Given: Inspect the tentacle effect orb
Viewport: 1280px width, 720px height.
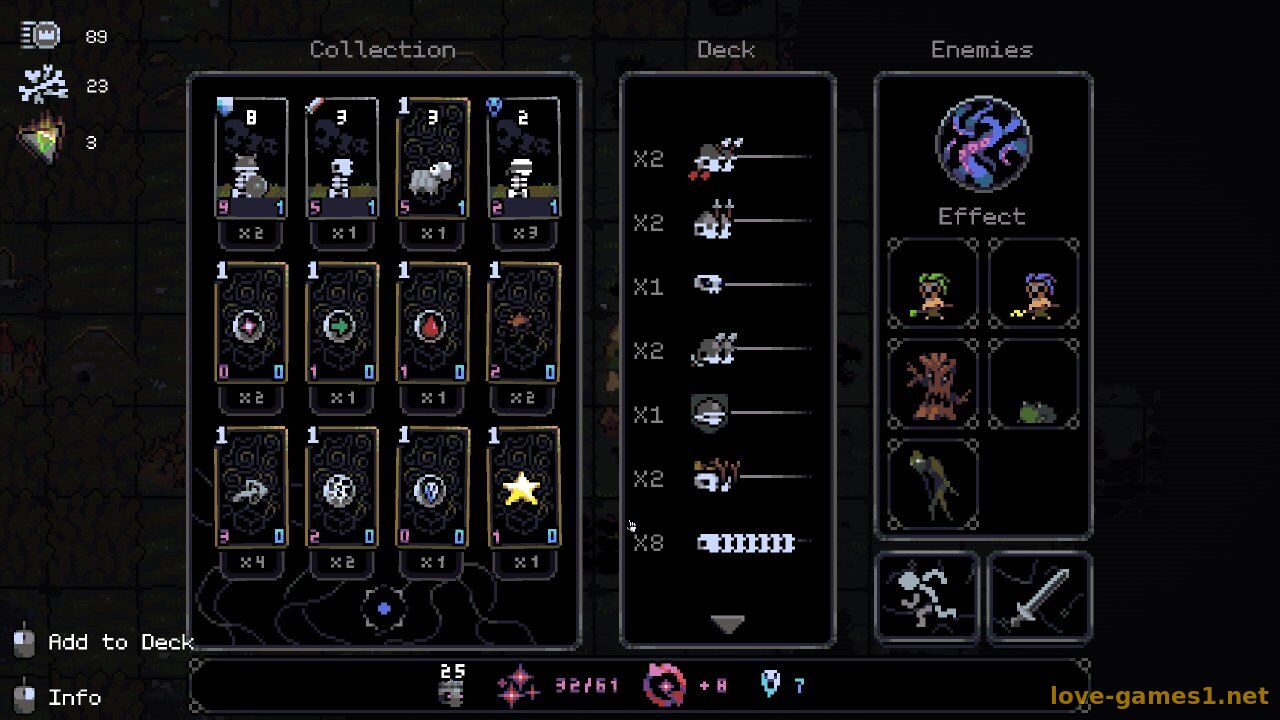Looking at the screenshot, I should (983, 144).
